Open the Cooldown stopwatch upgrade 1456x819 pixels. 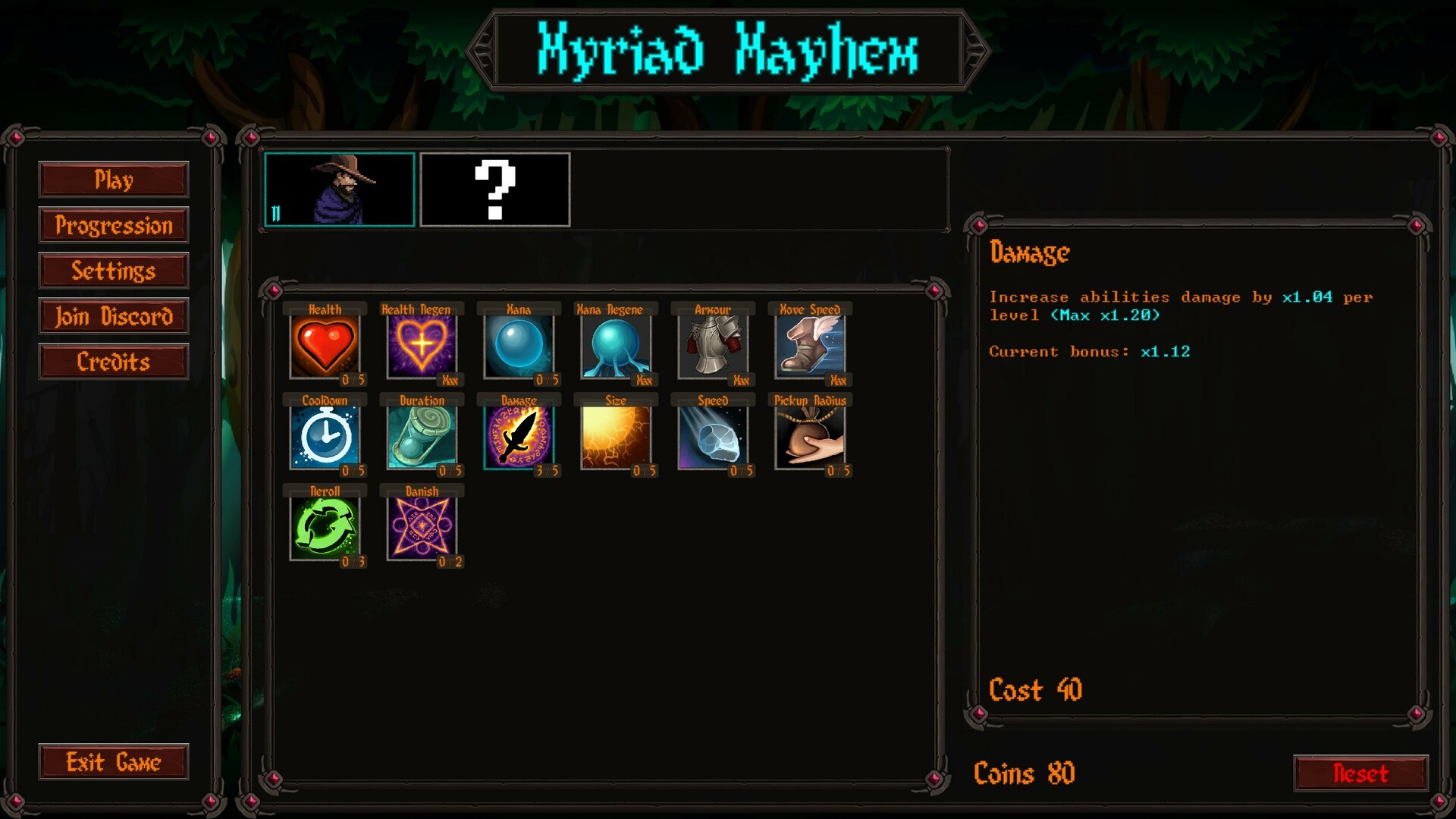coord(325,438)
